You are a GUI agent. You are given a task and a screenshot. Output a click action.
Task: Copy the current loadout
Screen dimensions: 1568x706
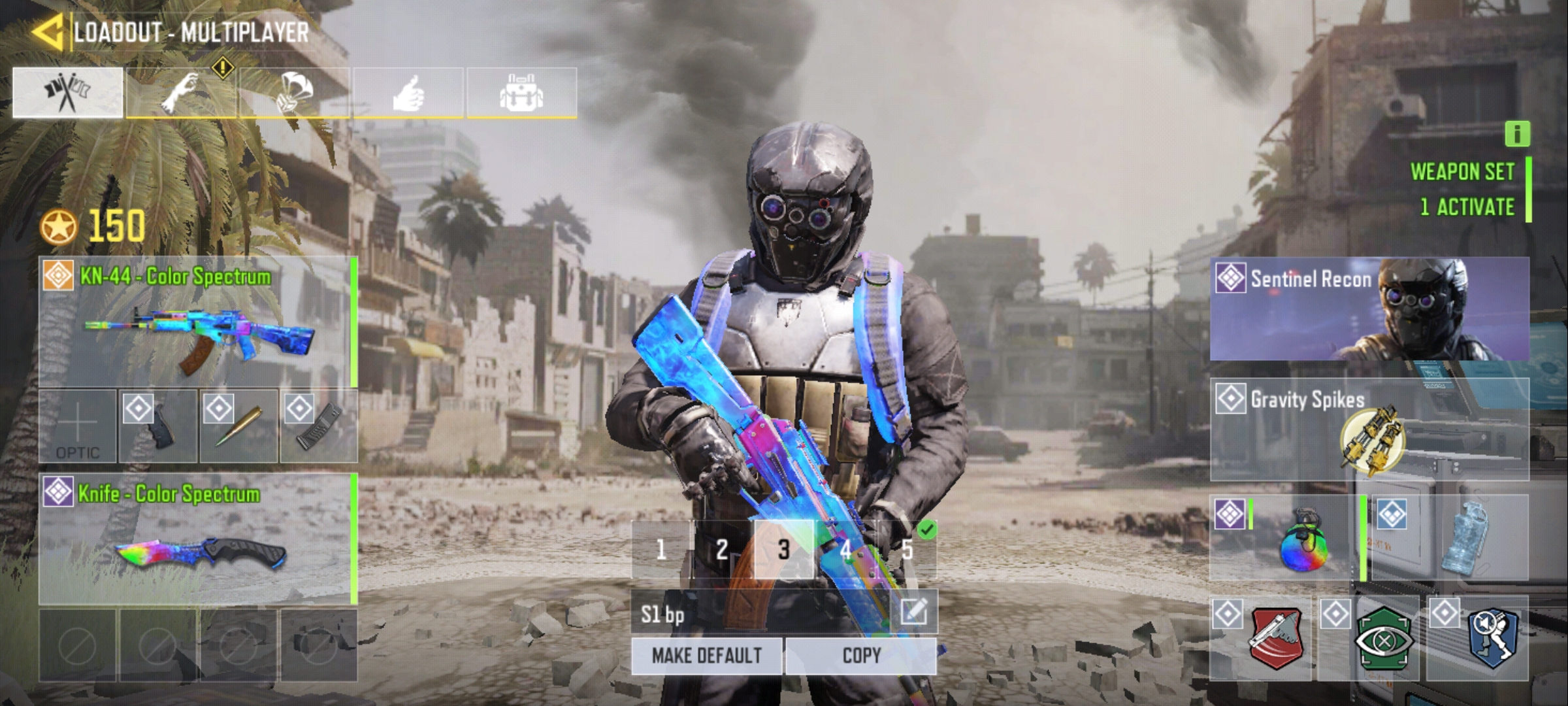pos(861,656)
